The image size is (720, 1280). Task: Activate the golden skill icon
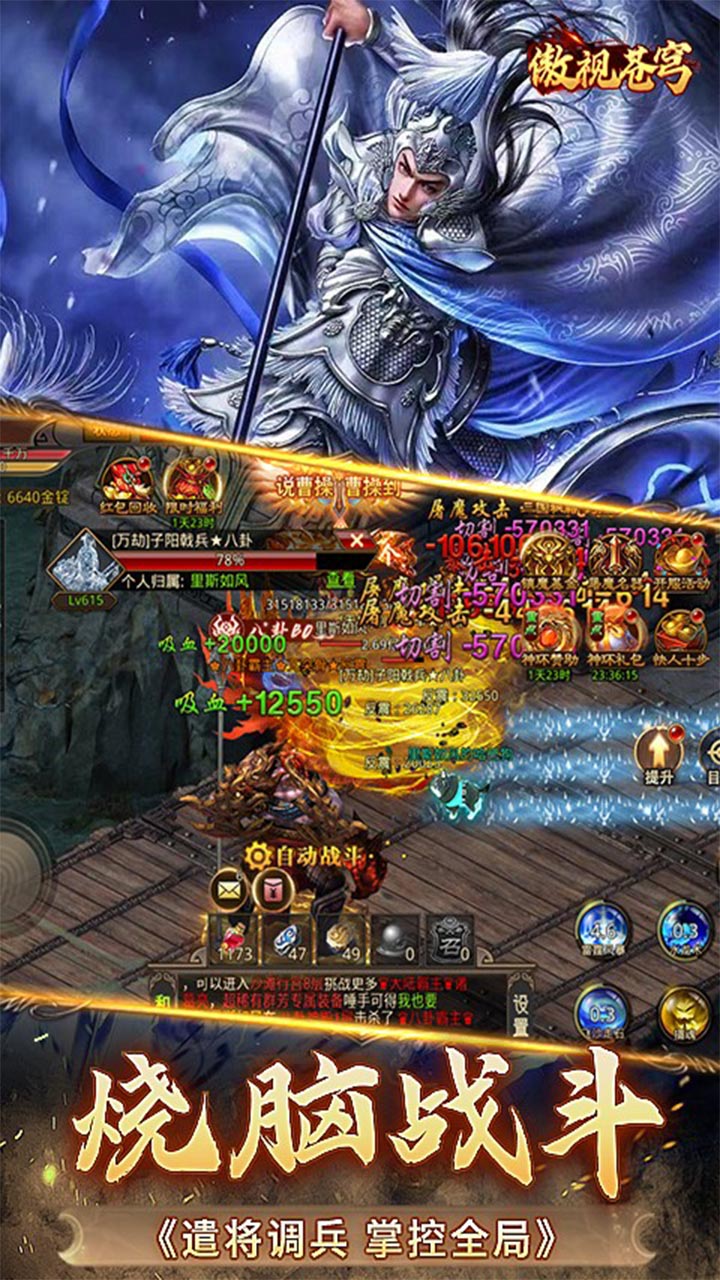click(684, 1013)
